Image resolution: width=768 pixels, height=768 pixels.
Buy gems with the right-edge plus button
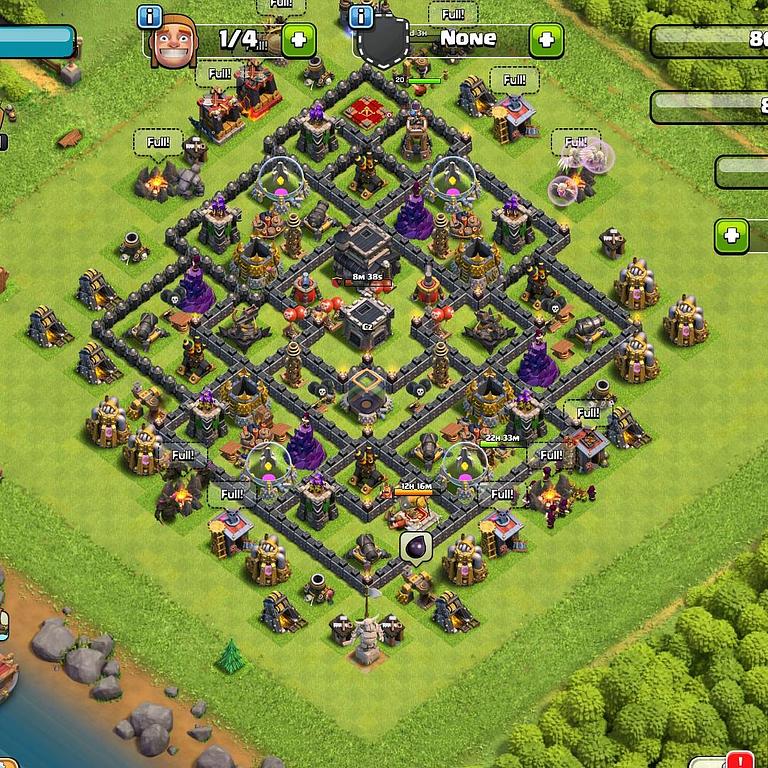coord(732,236)
